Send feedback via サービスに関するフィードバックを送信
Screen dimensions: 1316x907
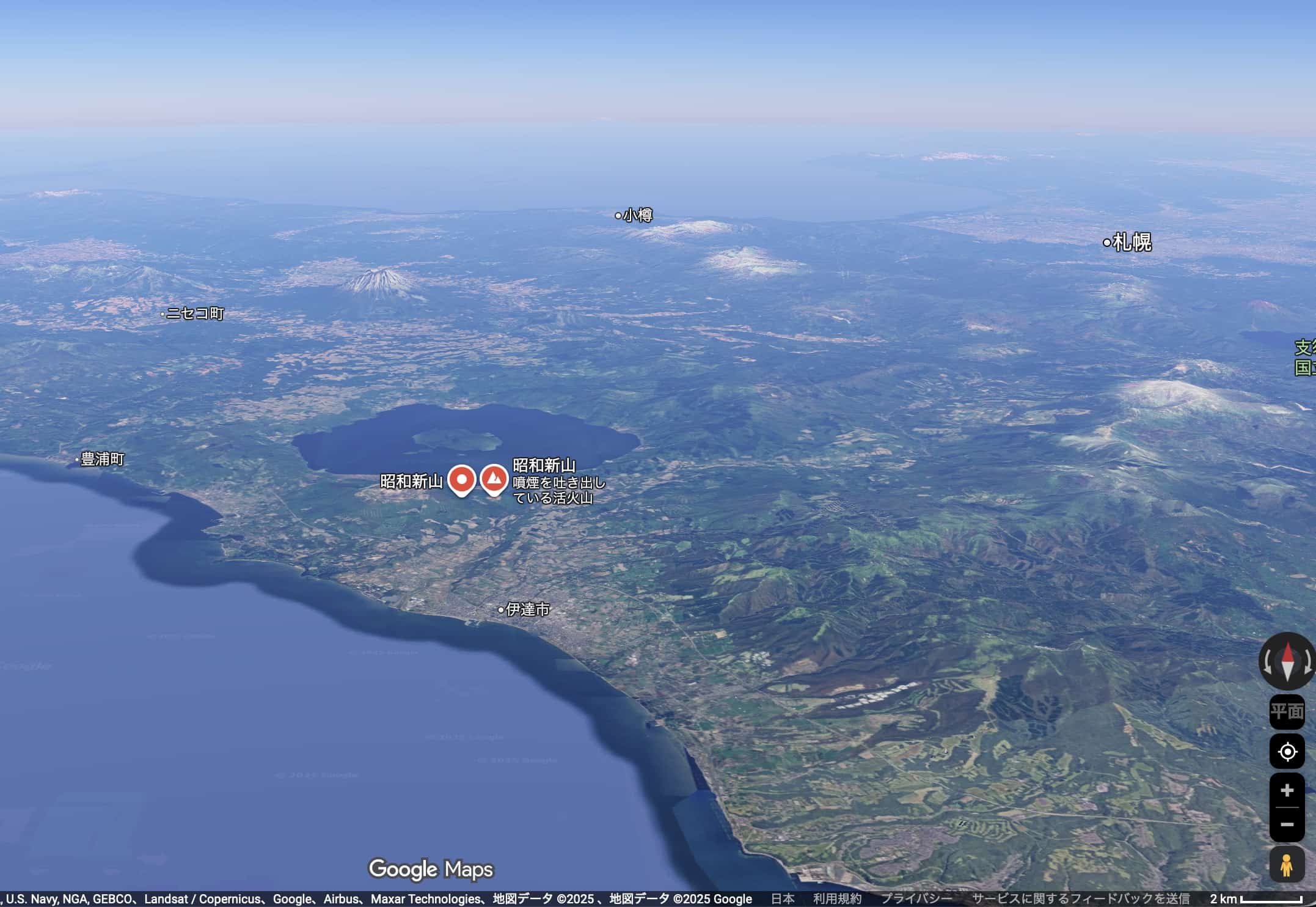(1081, 899)
